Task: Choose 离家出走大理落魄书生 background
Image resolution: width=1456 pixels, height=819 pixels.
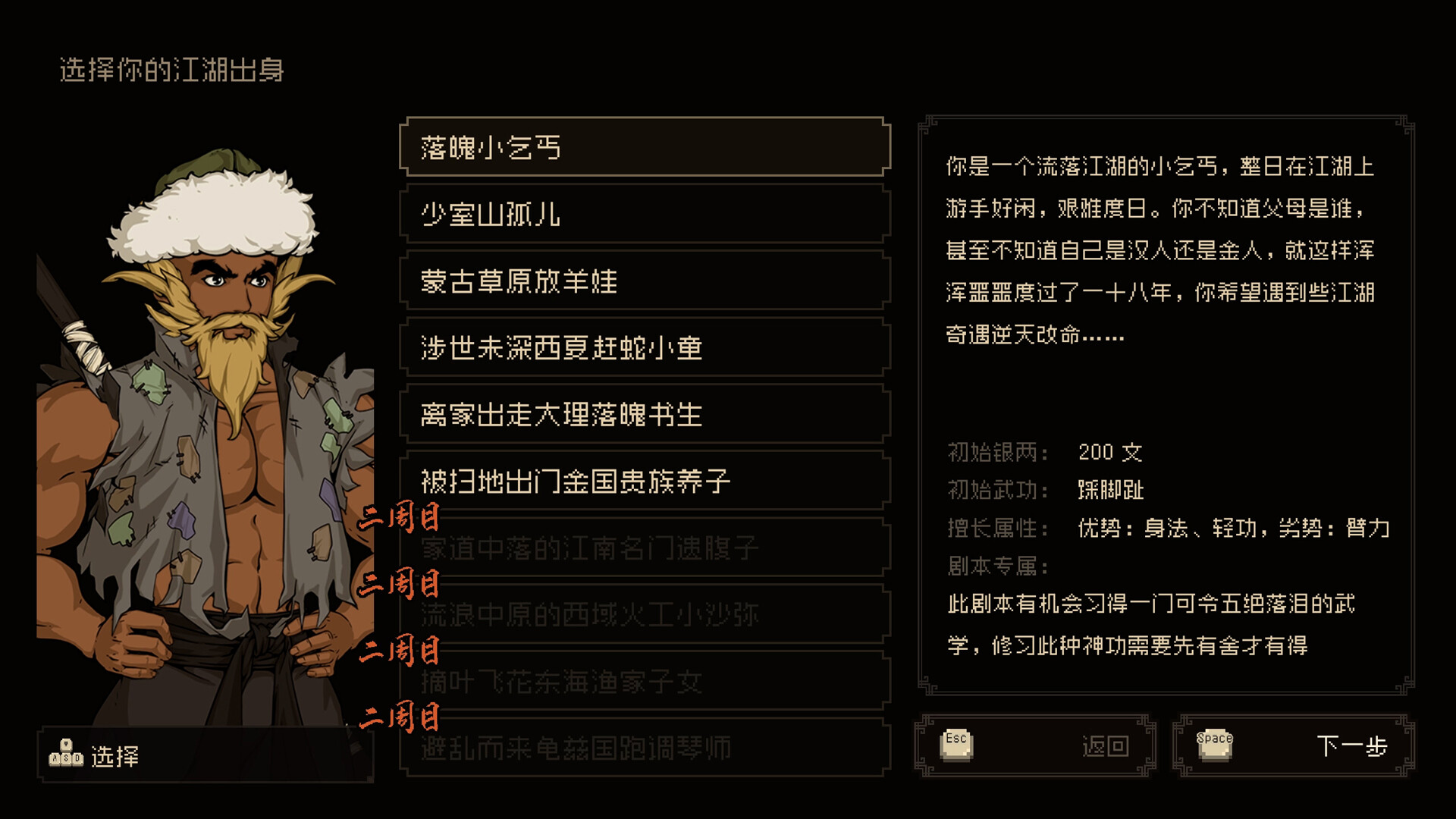Action: tap(645, 415)
